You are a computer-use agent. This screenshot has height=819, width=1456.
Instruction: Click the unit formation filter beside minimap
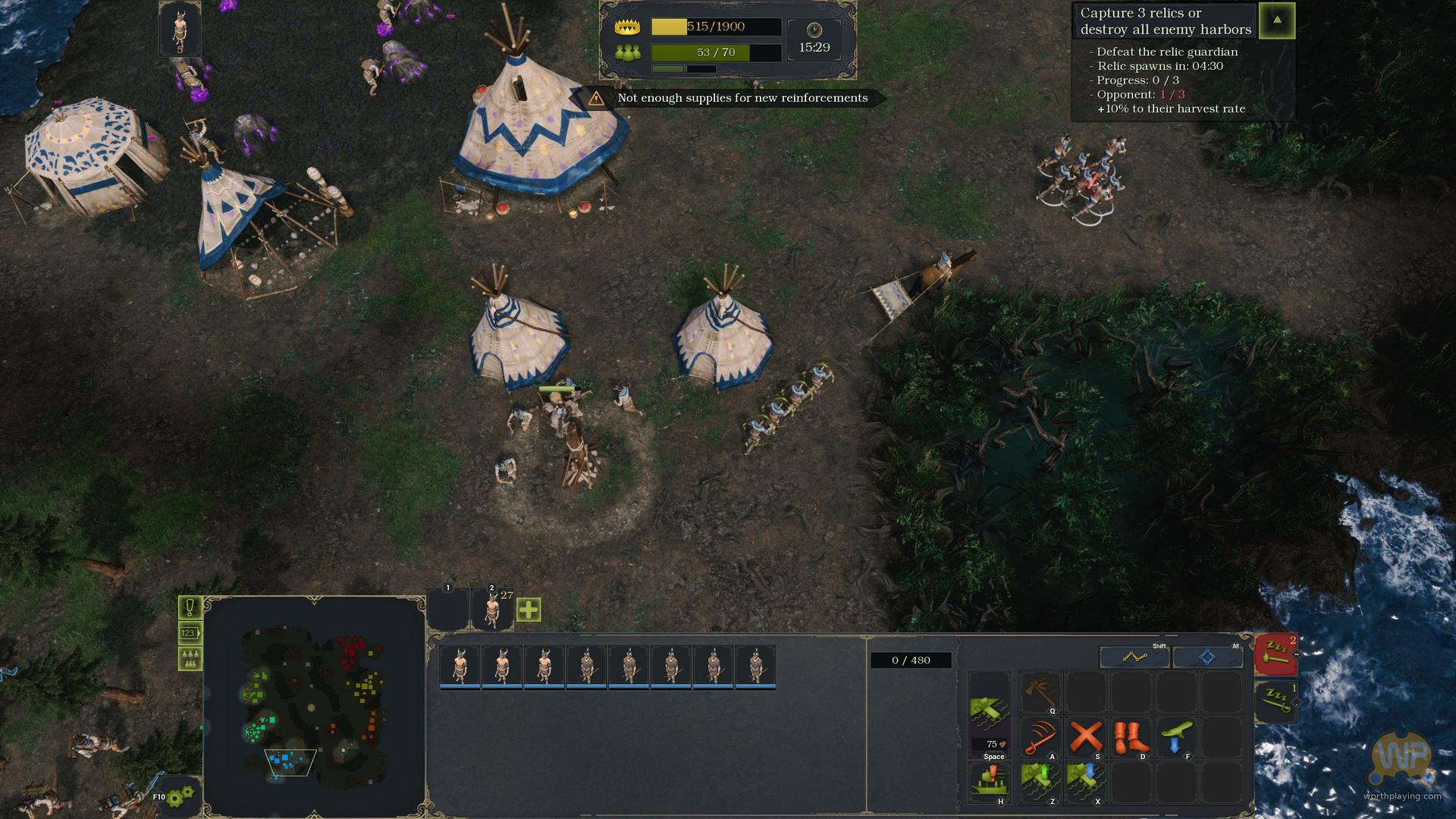[190, 658]
